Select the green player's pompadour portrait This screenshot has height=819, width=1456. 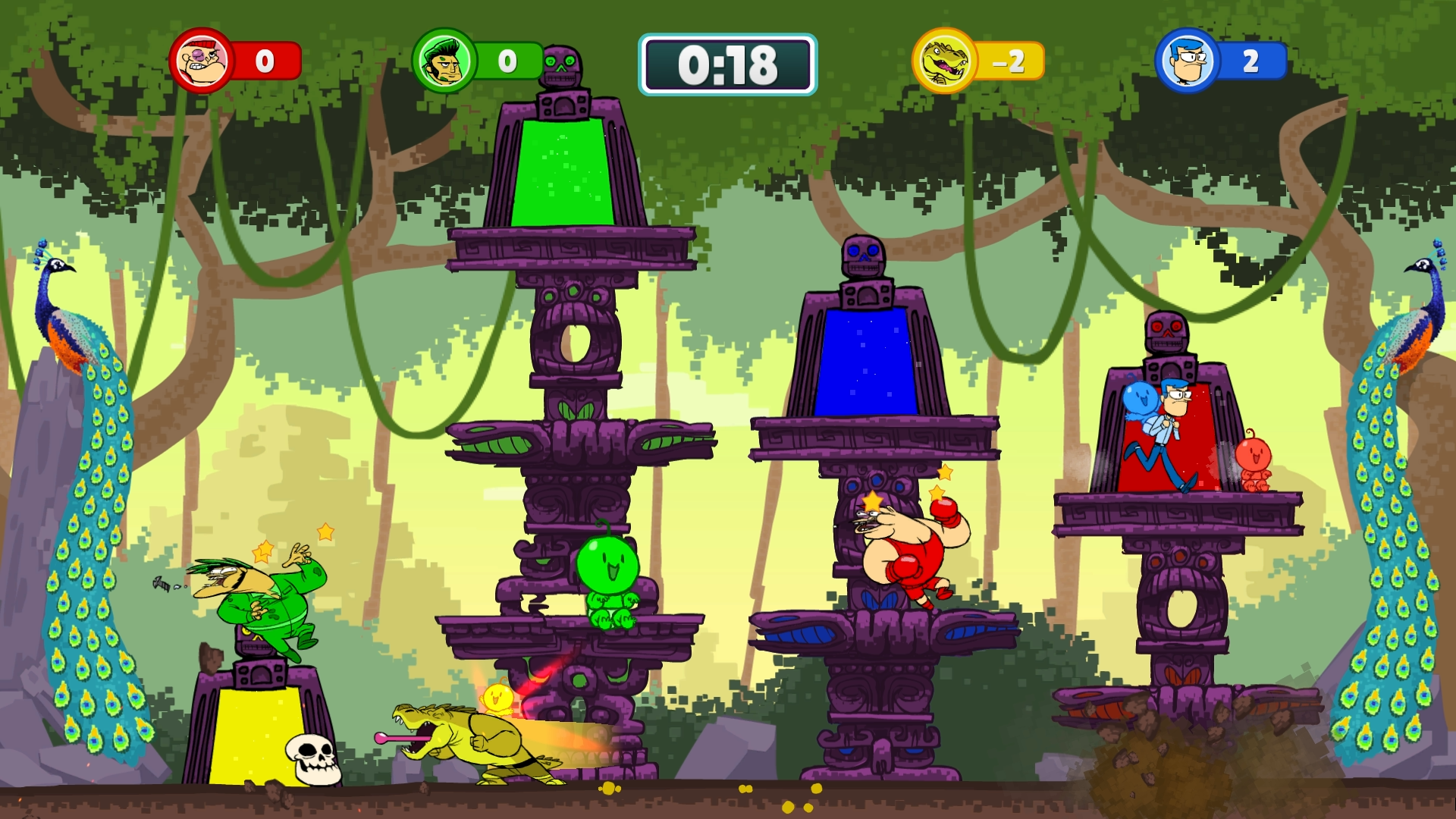tap(444, 61)
